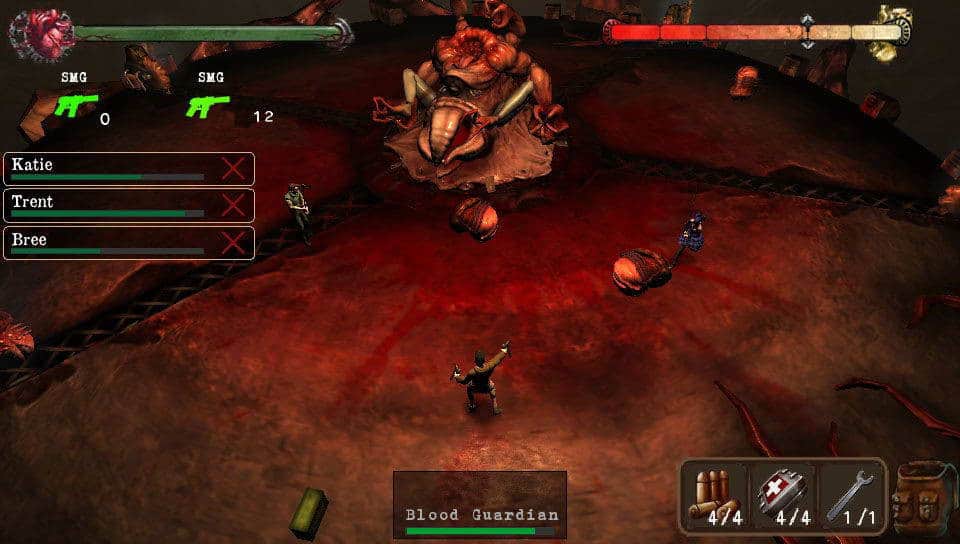Select Trent's squad member row
This screenshot has width=960, height=544.
tap(110, 205)
